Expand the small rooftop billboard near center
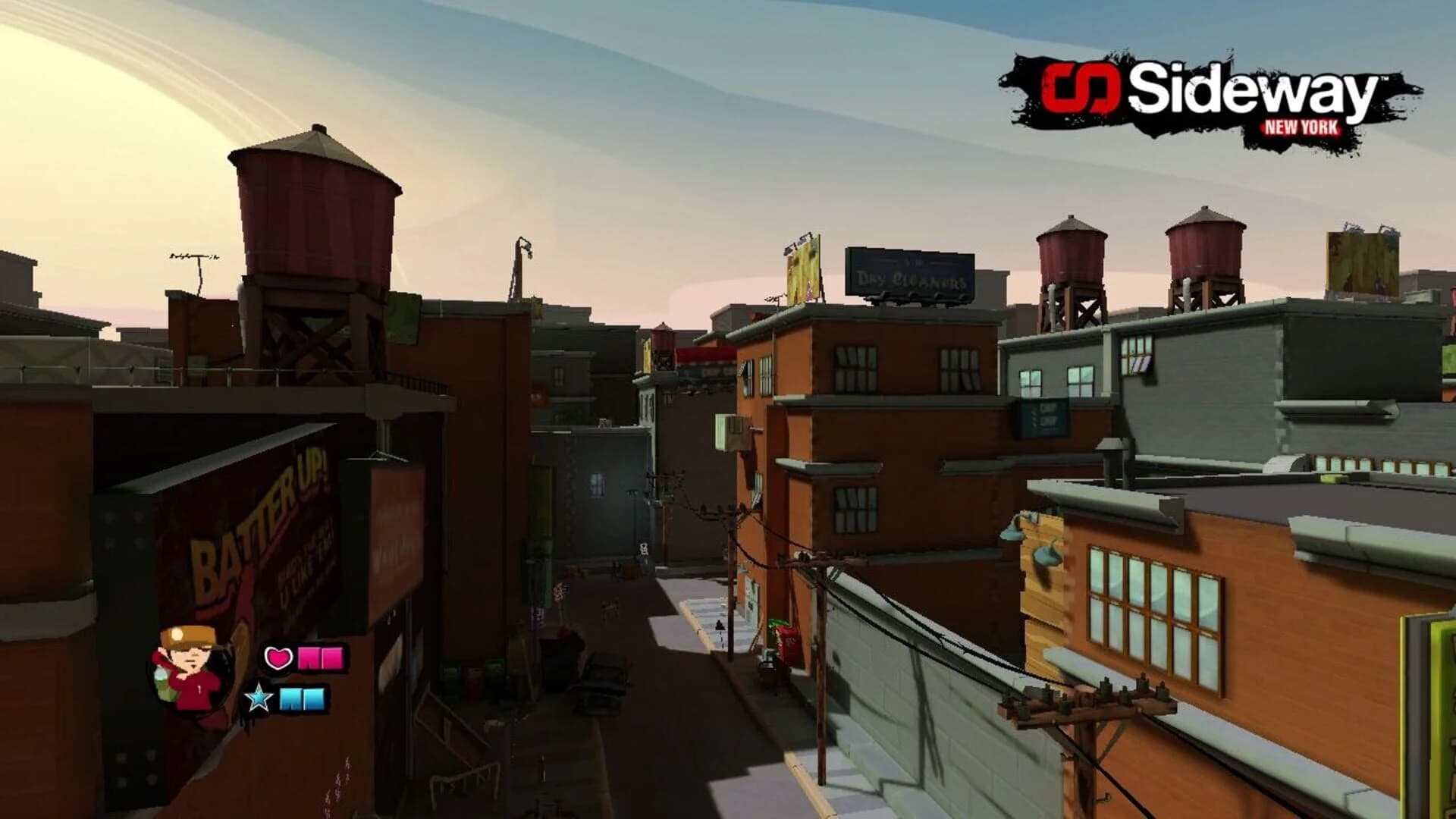The height and width of the screenshot is (819, 1456). click(802, 269)
